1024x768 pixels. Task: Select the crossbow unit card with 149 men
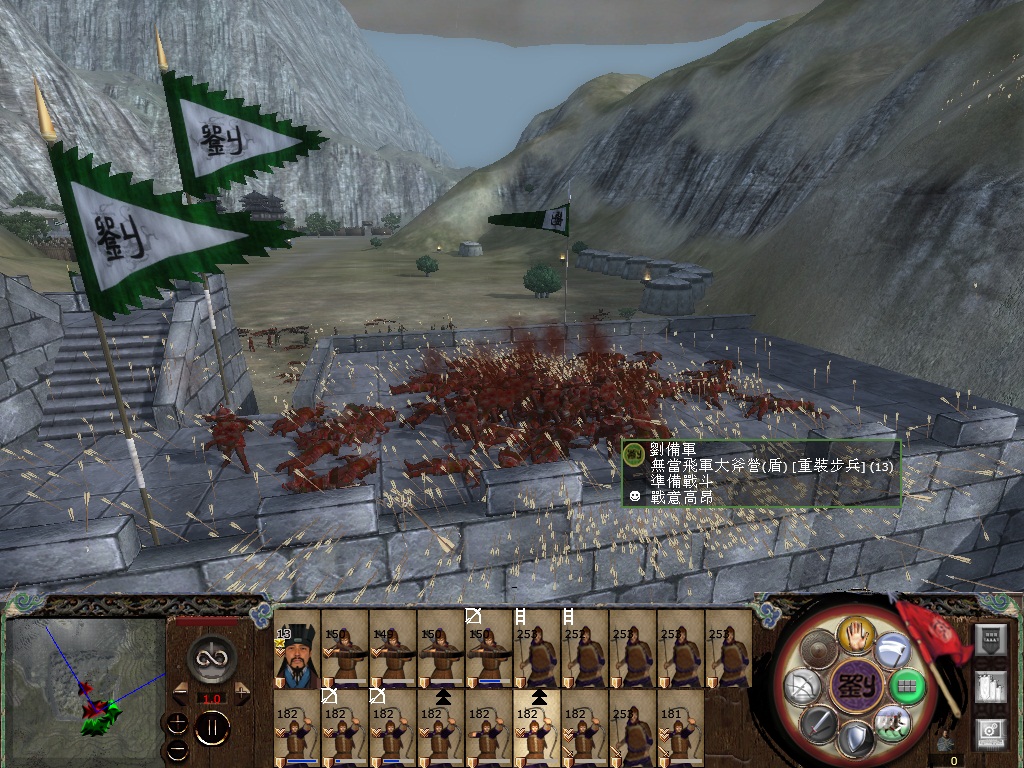393,650
